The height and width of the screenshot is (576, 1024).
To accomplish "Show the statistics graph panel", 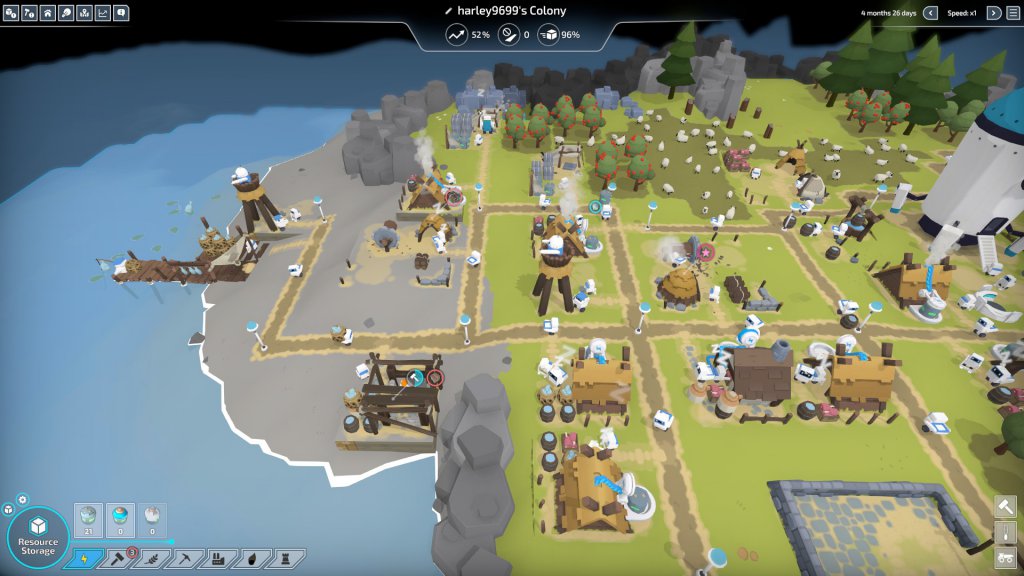I will (x=102, y=13).
